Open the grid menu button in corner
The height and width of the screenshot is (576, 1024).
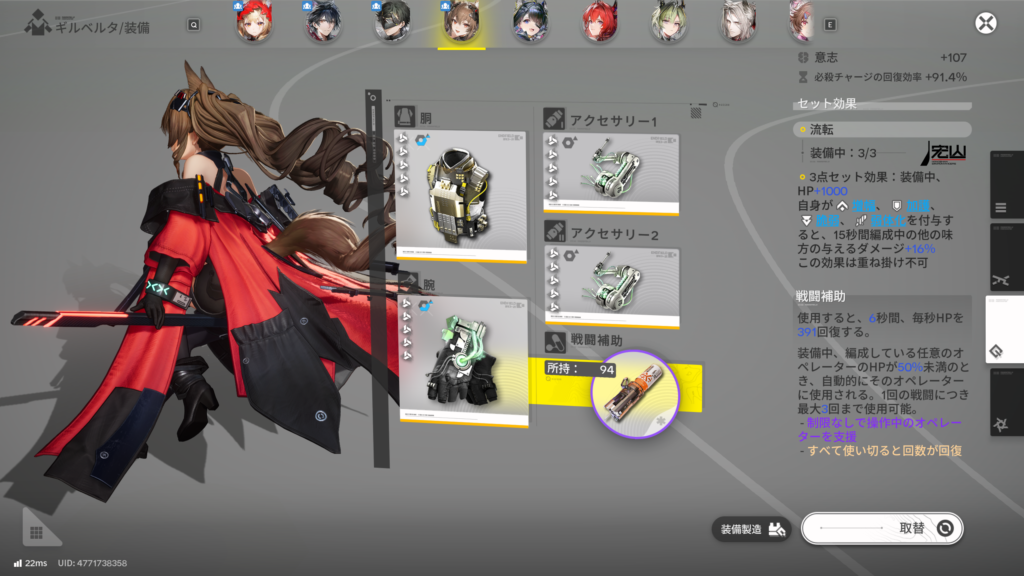point(37,533)
